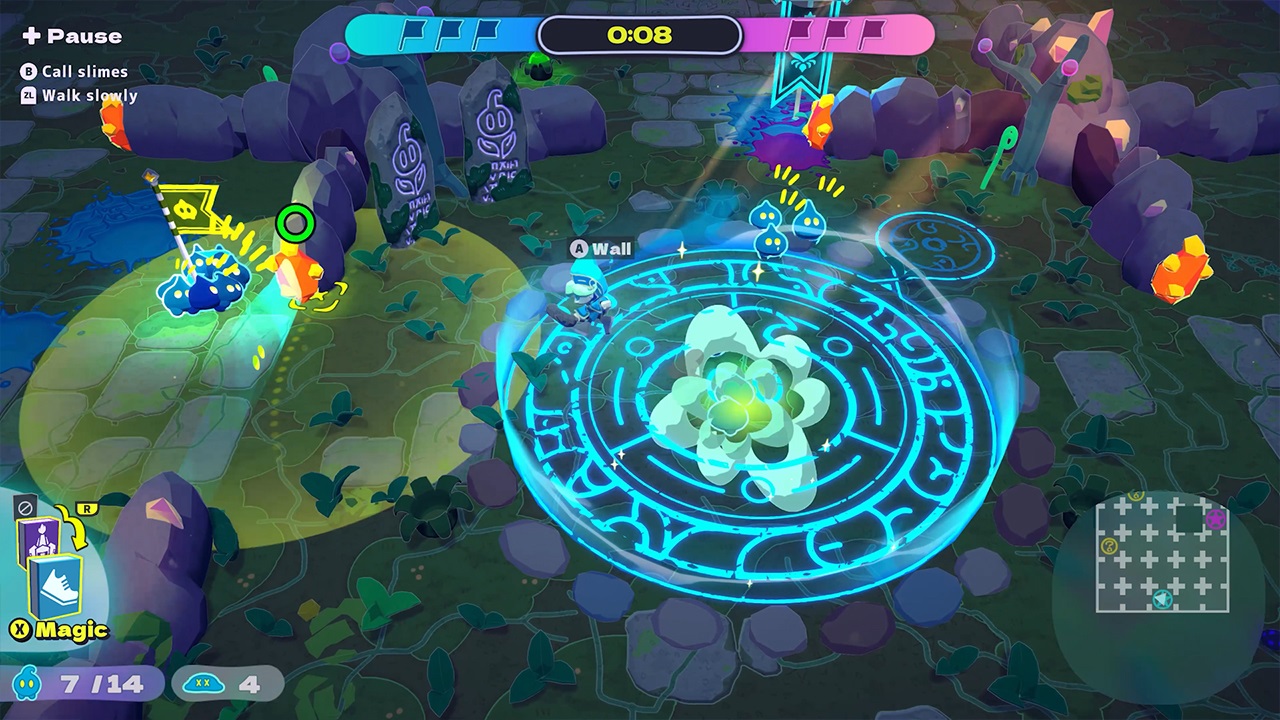Image resolution: width=1280 pixels, height=720 pixels.
Task: Click the 0:08 match timer
Action: (640, 35)
